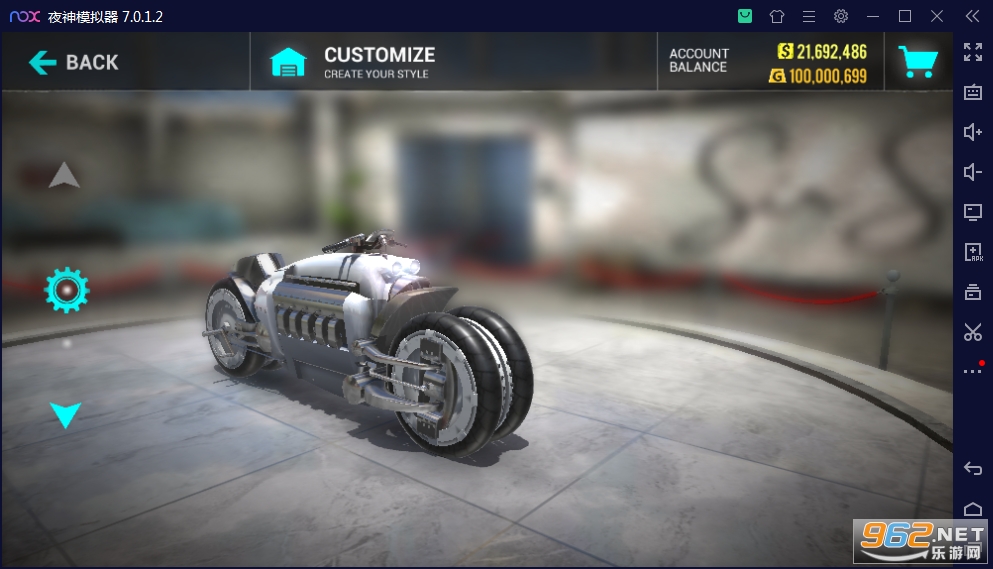Click the grey up arrow

pos(65,176)
